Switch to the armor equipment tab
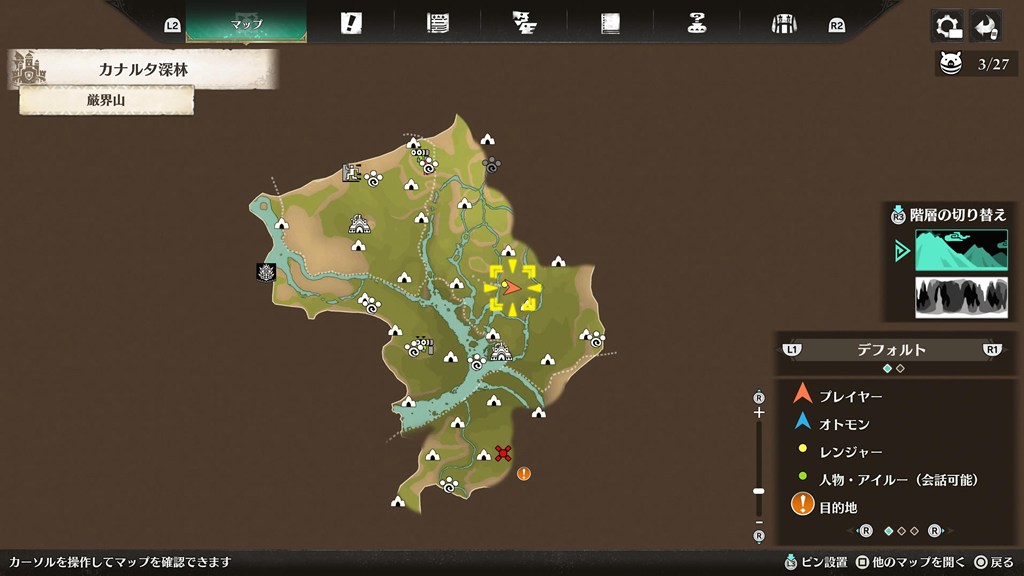The width and height of the screenshot is (1024, 576). [783, 23]
